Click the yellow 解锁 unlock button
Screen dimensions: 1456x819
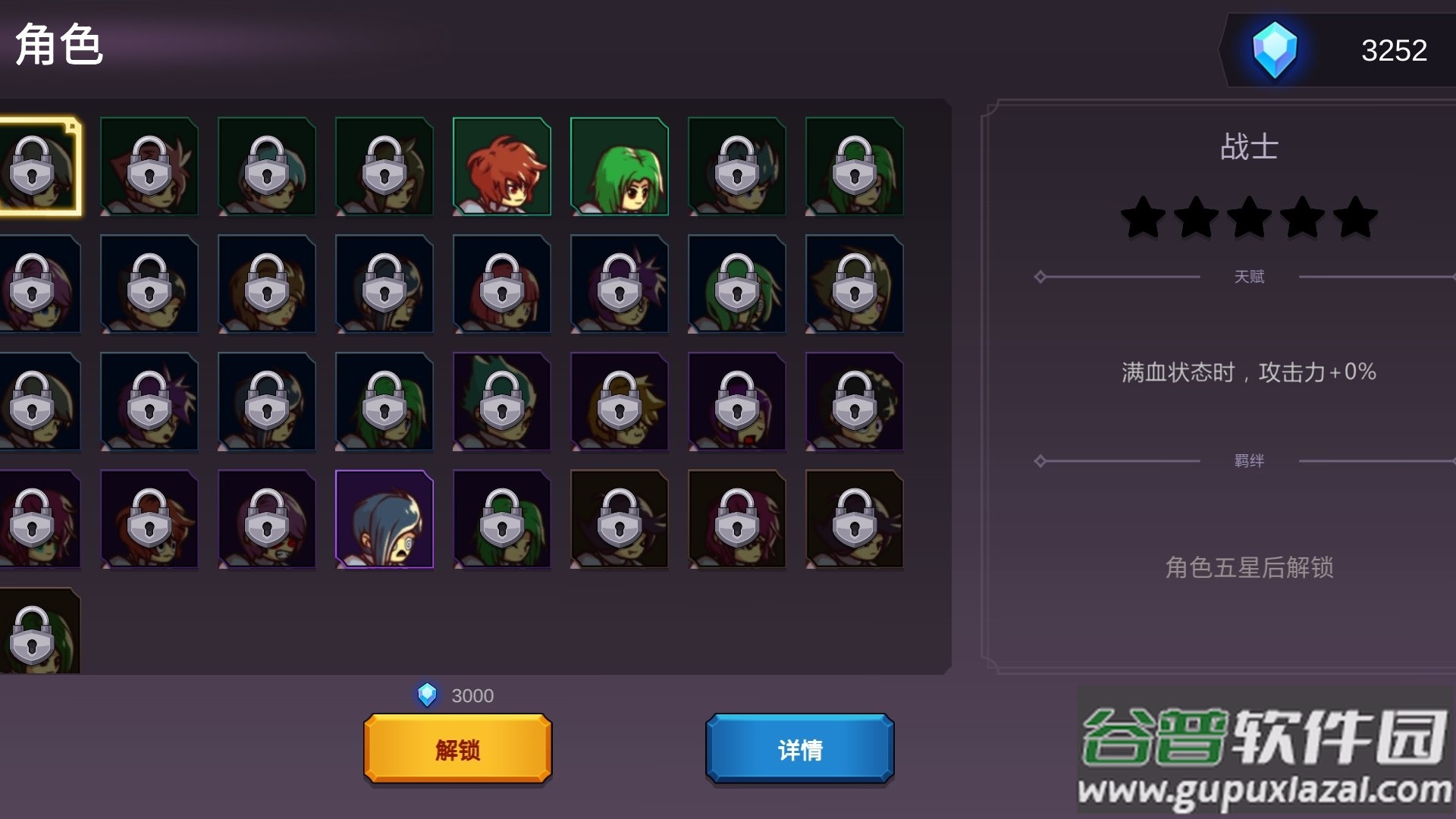click(457, 748)
